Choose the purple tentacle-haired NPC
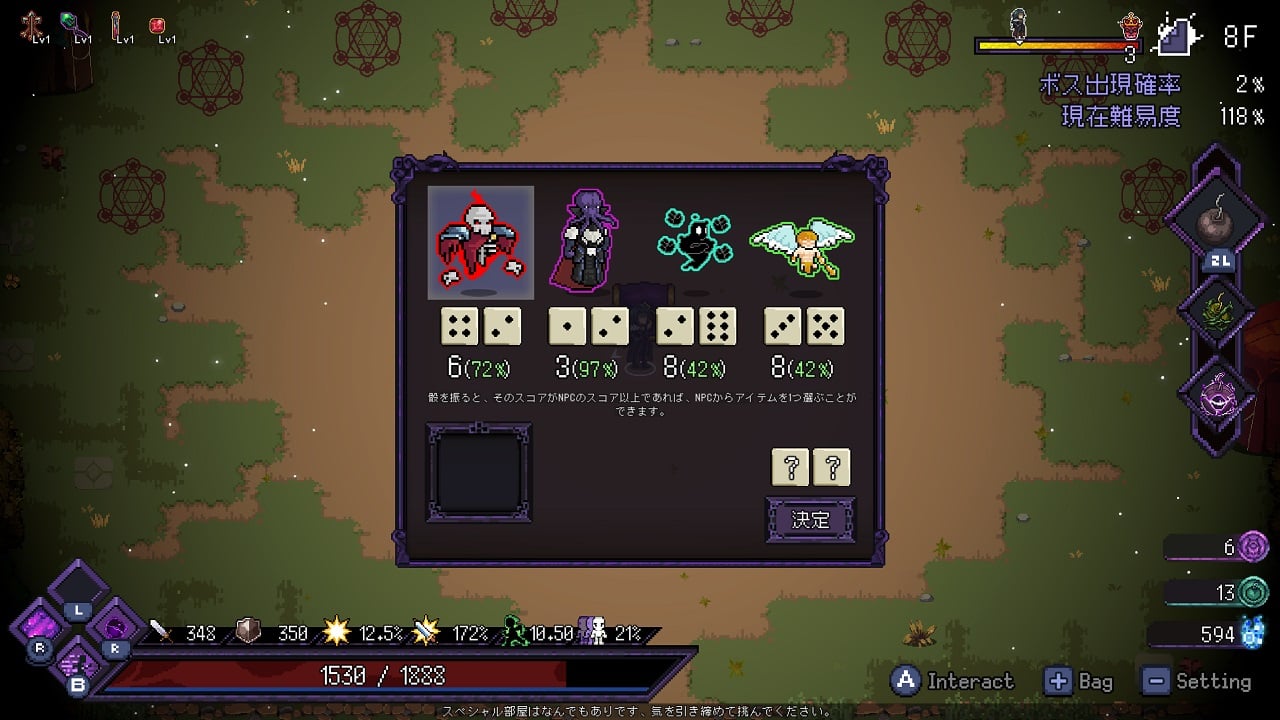This screenshot has height=720, width=1280. [x=587, y=240]
